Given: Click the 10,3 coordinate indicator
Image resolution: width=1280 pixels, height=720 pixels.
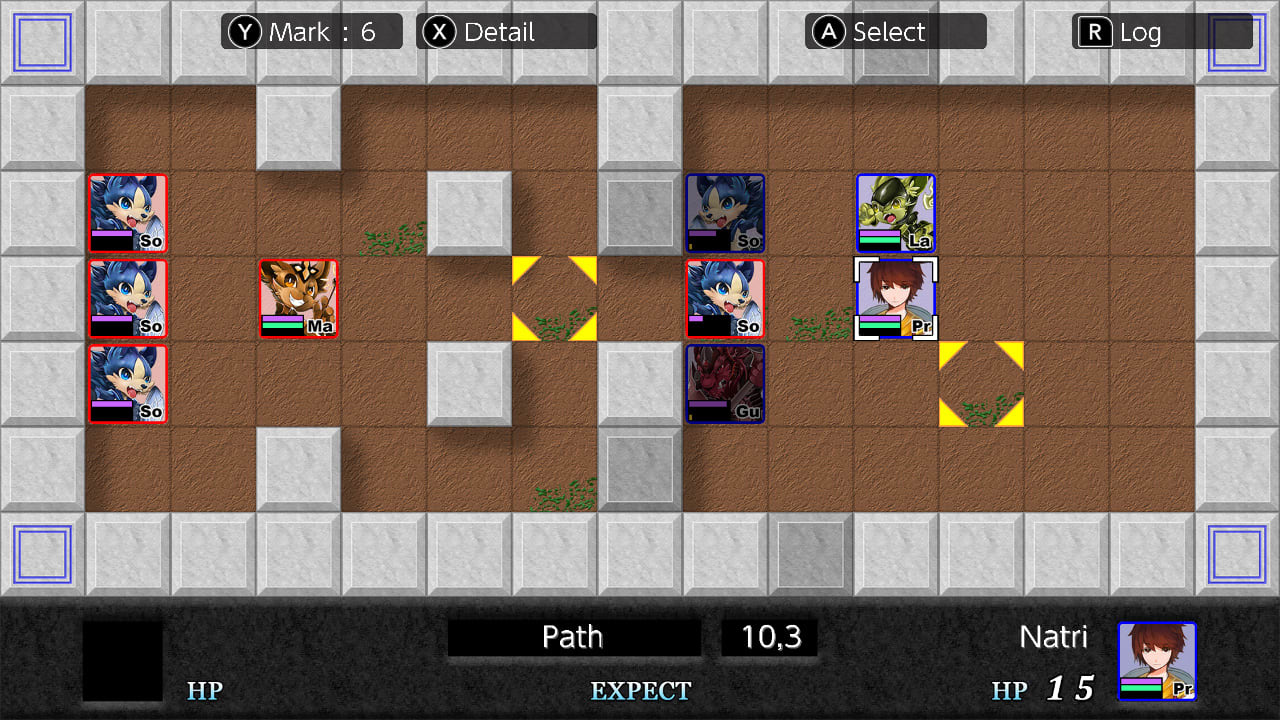Looking at the screenshot, I should (x=768, y=636).
